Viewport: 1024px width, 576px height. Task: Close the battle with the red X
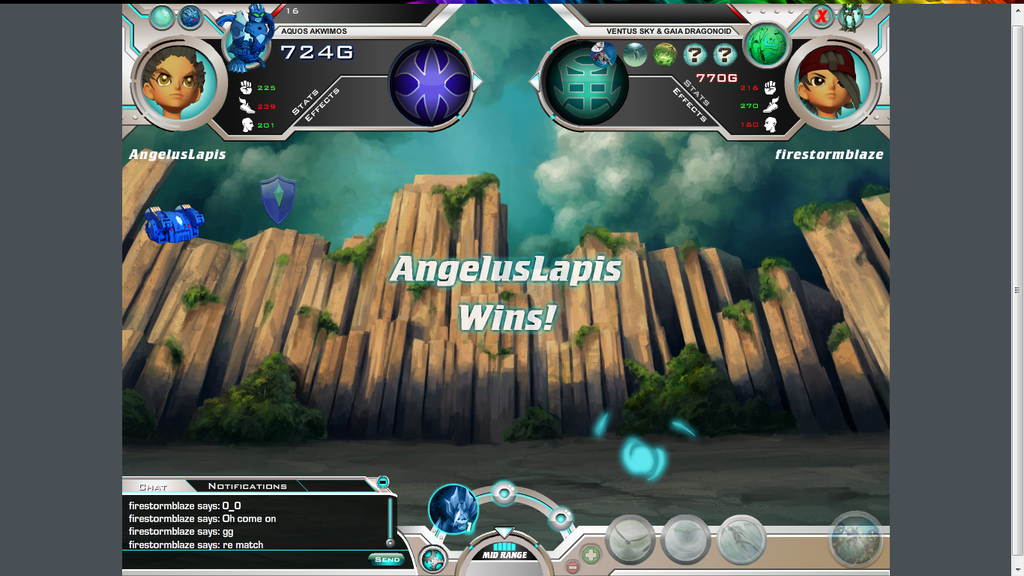point(821,16)
